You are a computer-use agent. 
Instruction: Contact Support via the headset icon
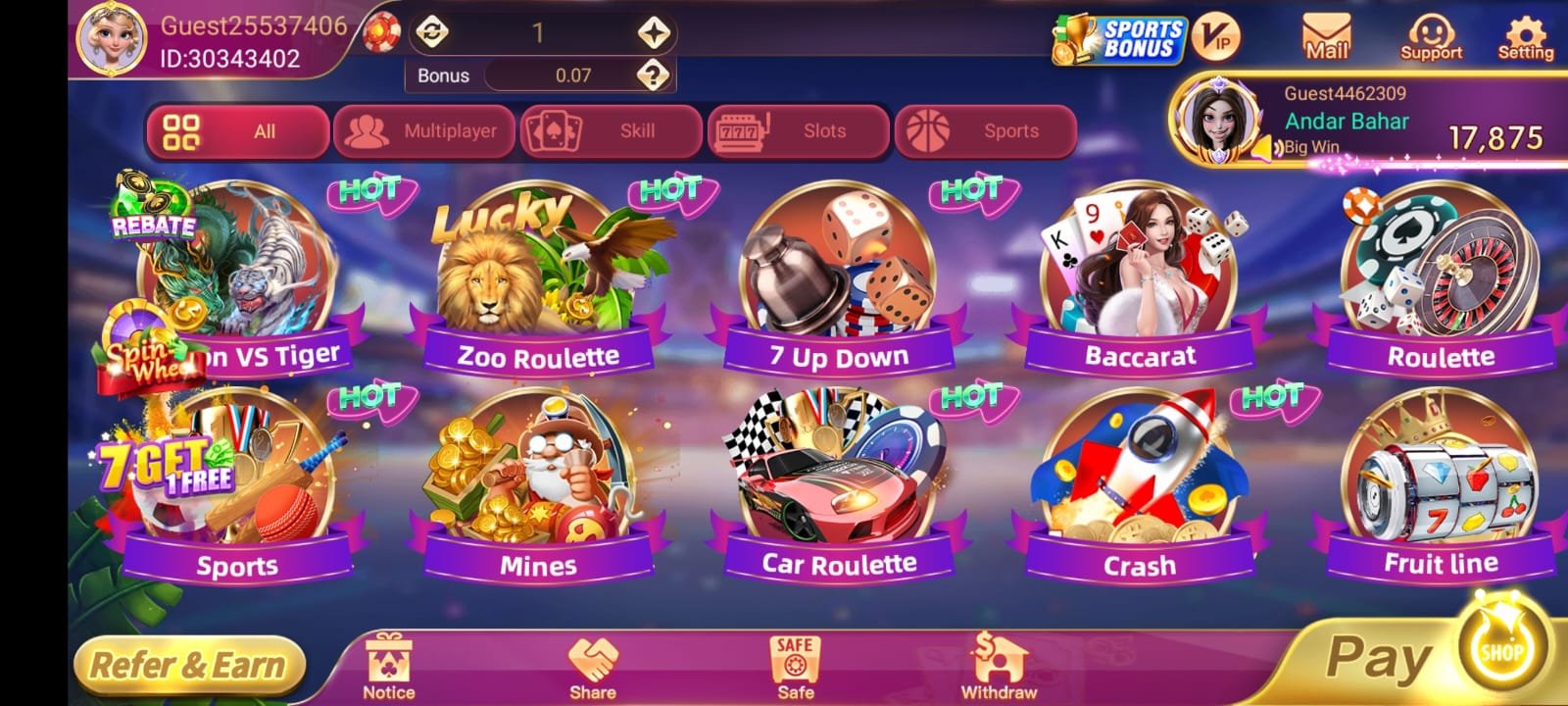tap(1431, 39)
